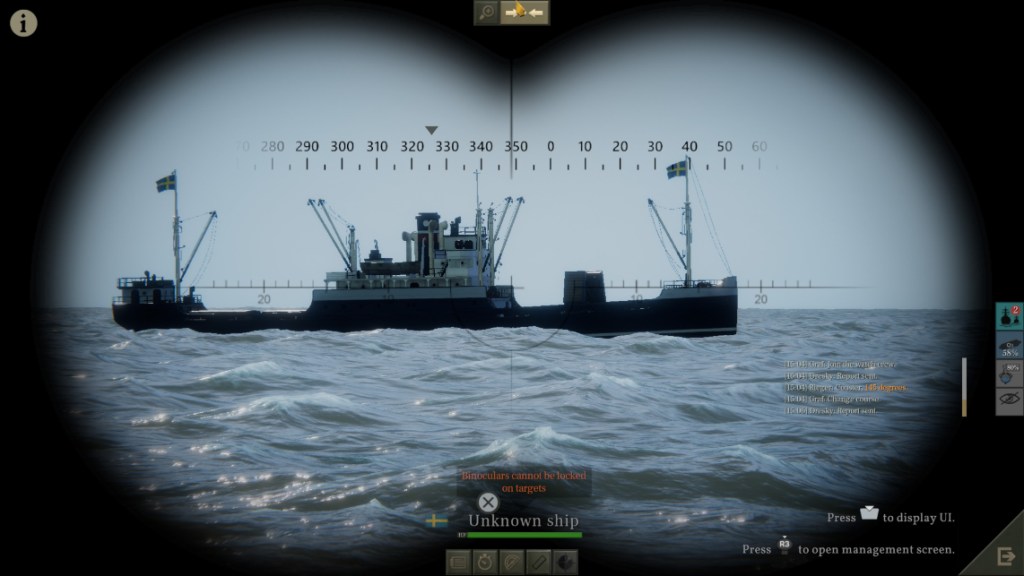Select the dark globe tool icon
The image size is (1024, 576).
(x=564, y=561)
